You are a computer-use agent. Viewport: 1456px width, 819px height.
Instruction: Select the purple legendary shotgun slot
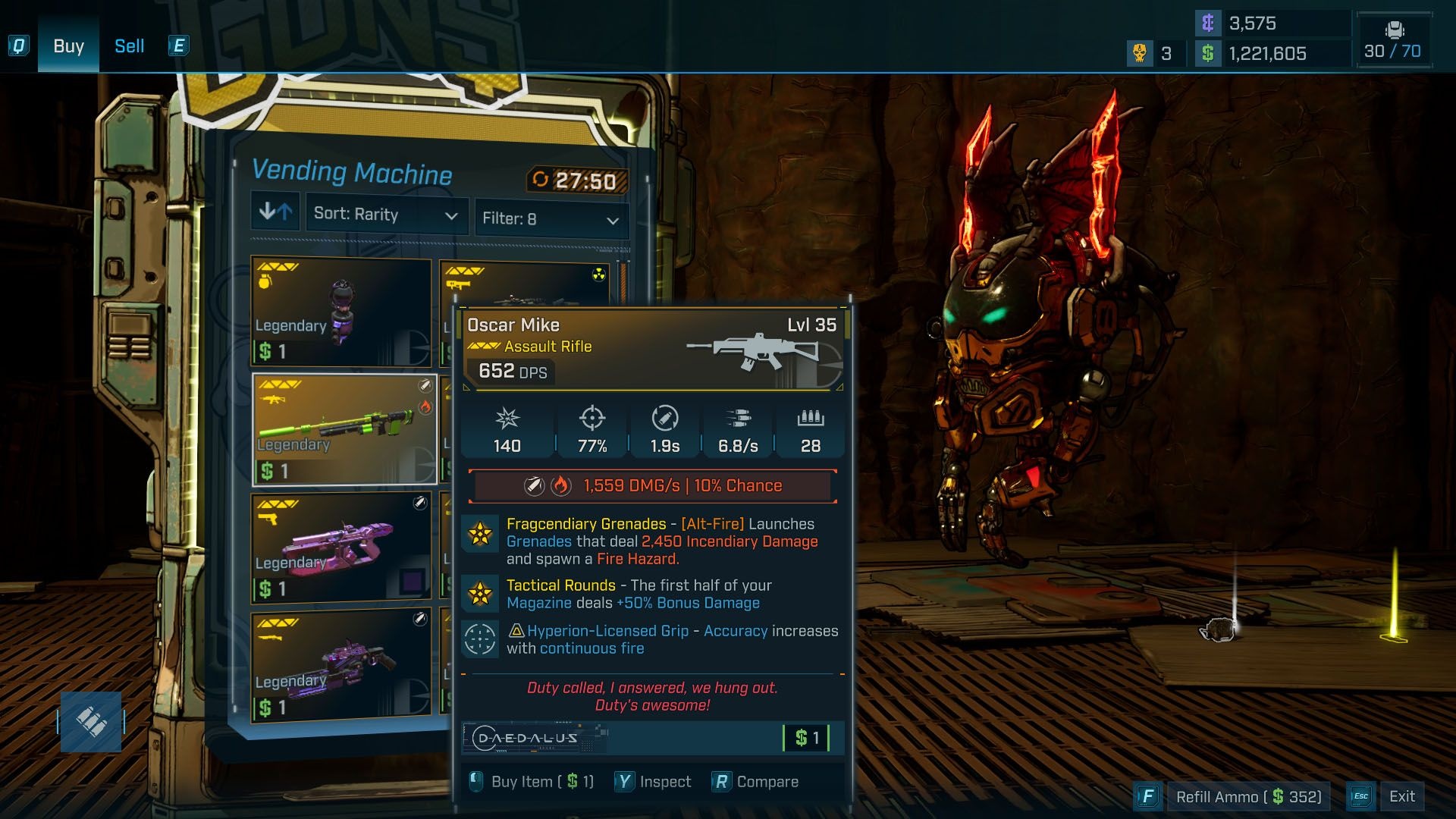click(x=341, y=665)
